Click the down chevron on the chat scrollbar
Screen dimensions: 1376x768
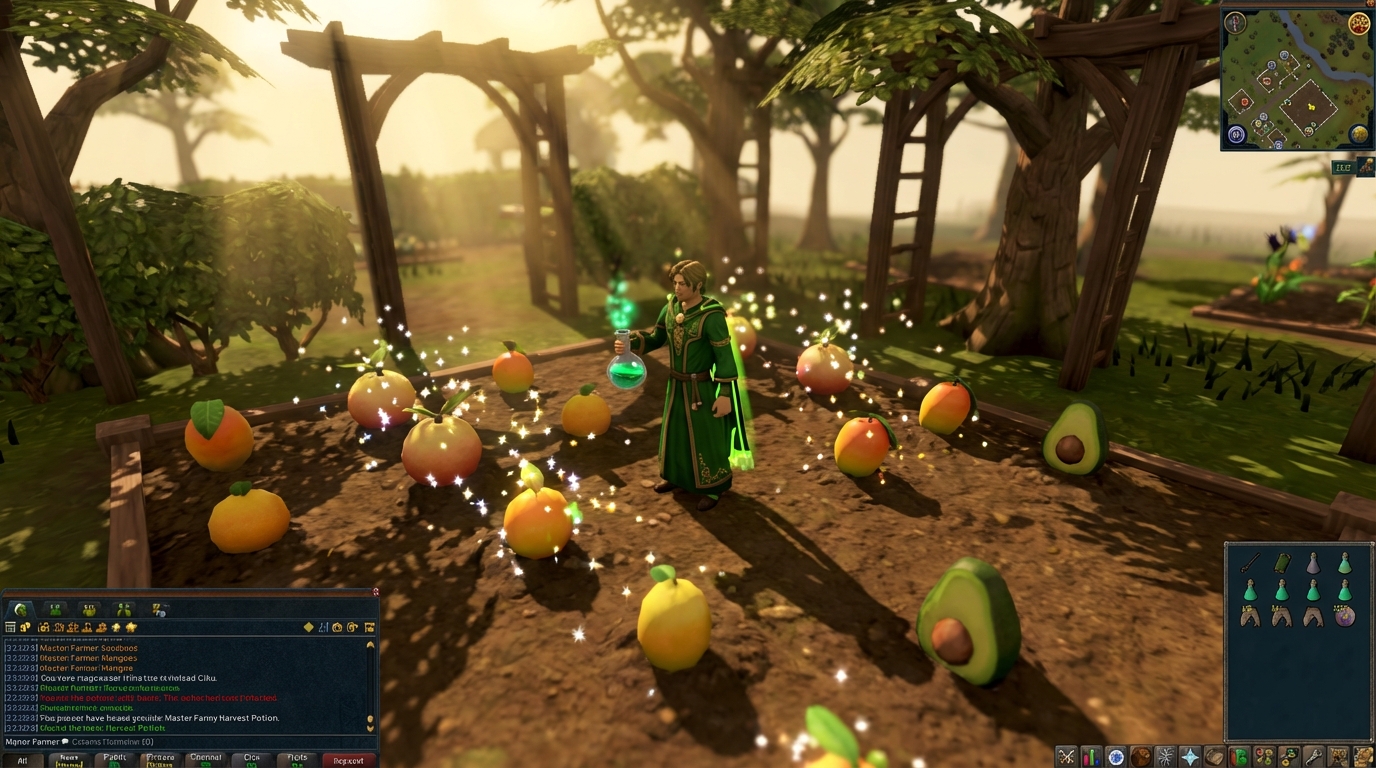click(x=370, y=728)
